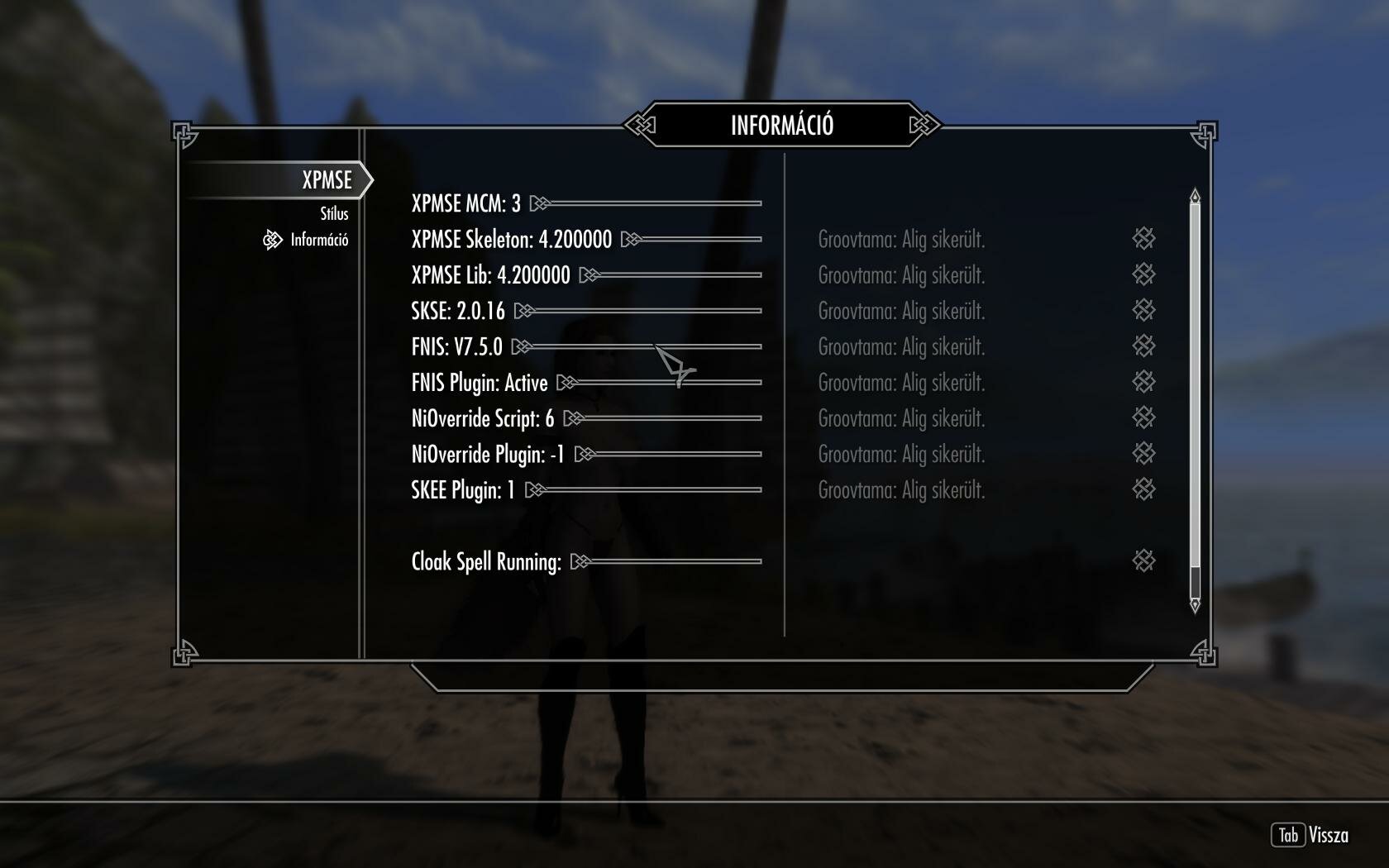The height and width of the screenshot is (868, 1389).
Task: Select Információ in the sidebar menu
Action: point(318,241)
